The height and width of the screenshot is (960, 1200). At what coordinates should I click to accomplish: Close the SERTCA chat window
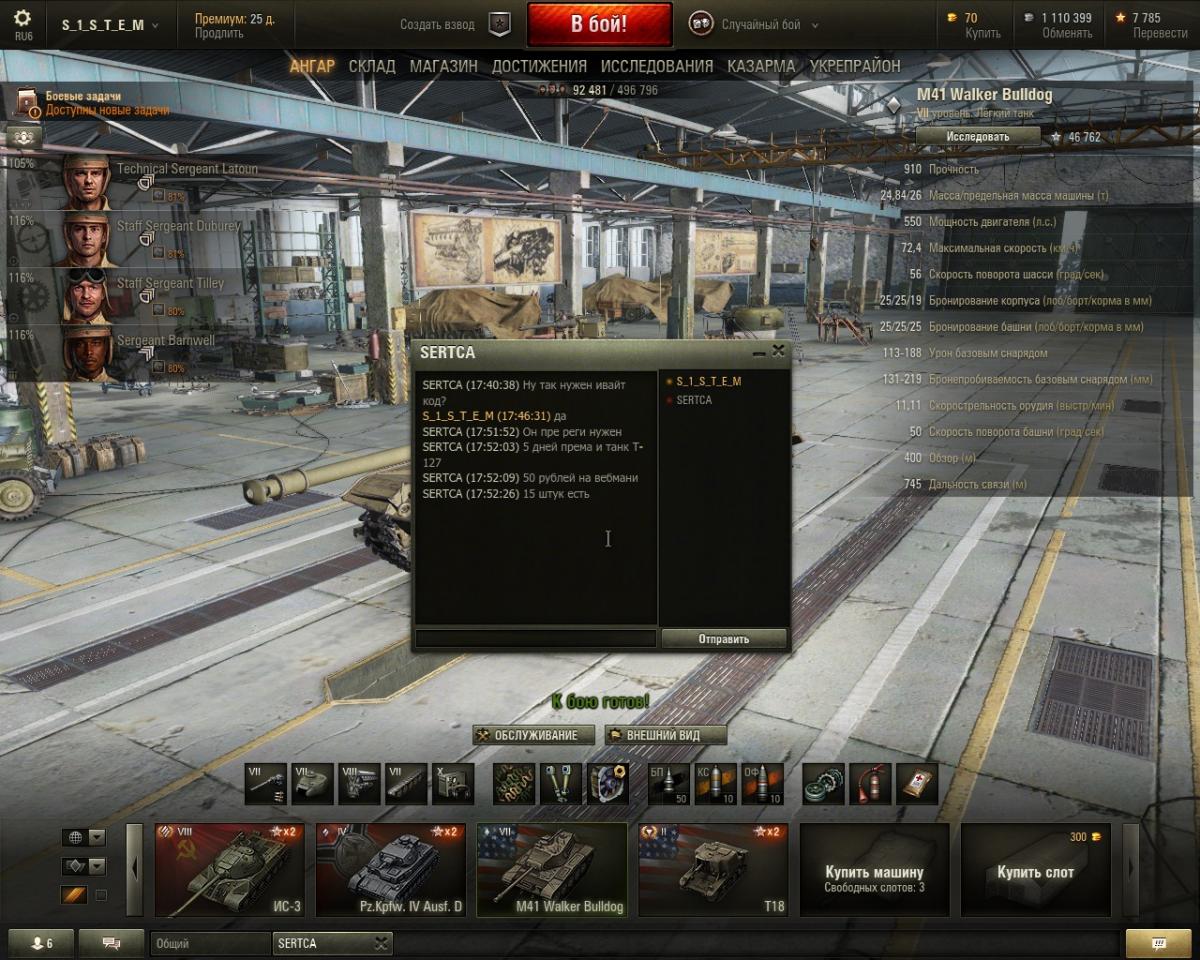click(x=779, y=351)
